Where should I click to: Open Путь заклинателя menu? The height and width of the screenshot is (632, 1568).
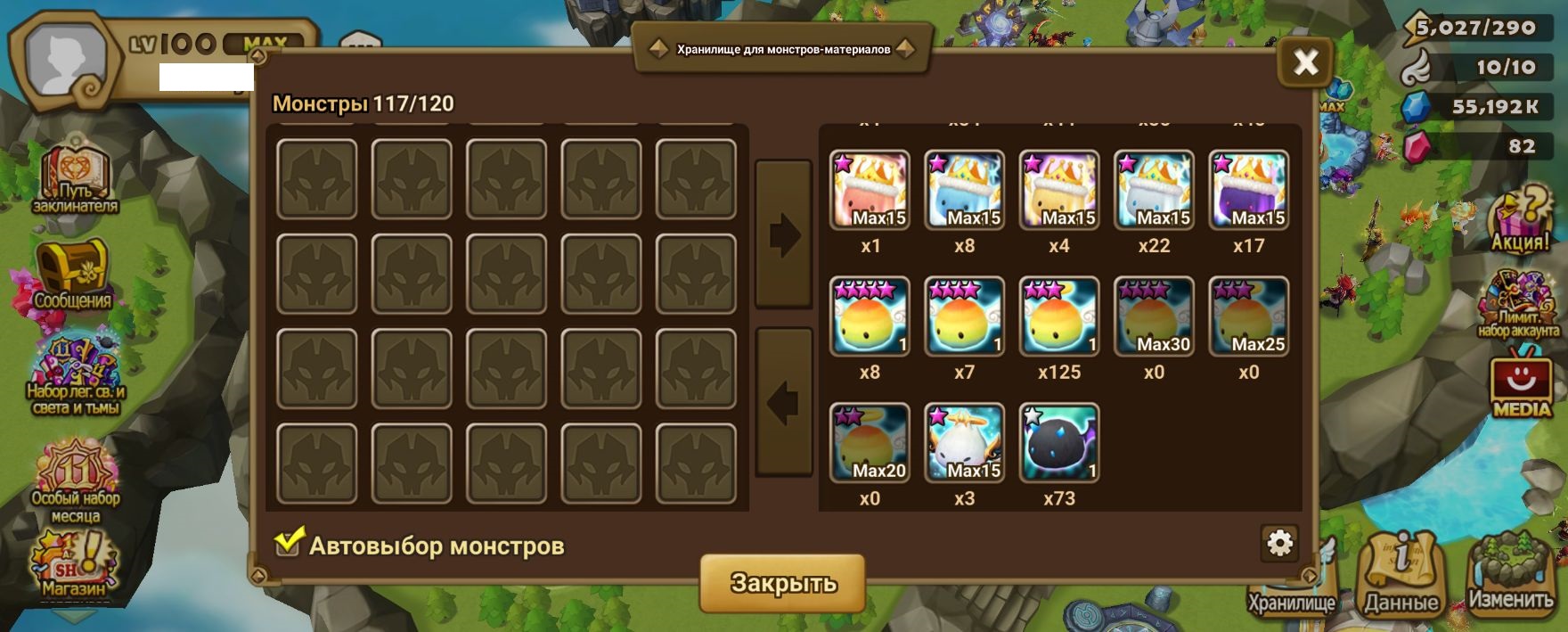(x=75, y=178)
